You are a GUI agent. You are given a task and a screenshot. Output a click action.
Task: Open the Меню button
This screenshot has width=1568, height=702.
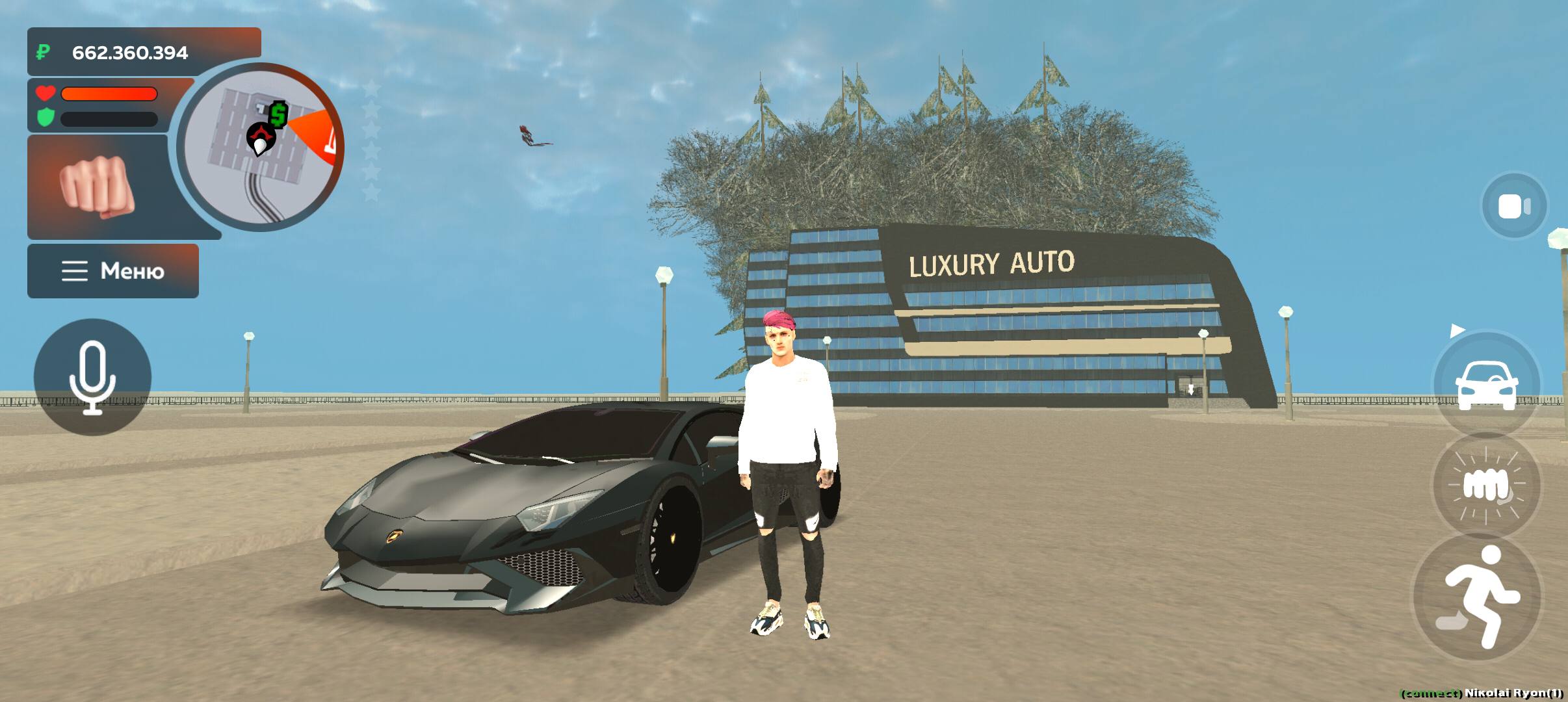tap(113, 271)
